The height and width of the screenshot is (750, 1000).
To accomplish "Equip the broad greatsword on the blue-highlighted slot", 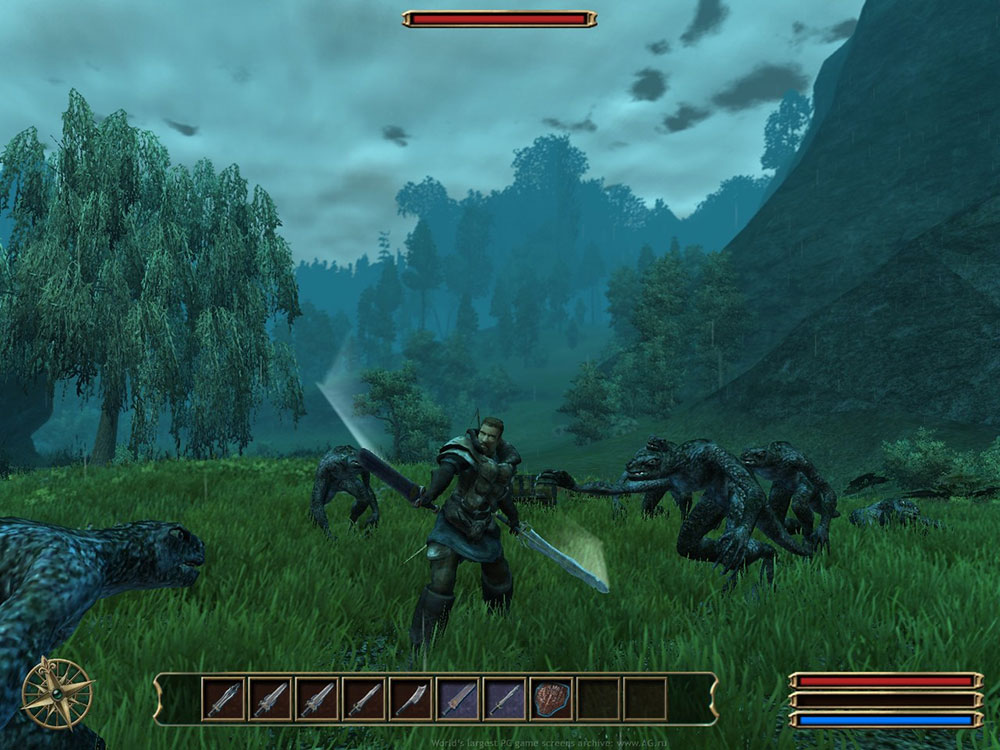I will coord(458,698).
